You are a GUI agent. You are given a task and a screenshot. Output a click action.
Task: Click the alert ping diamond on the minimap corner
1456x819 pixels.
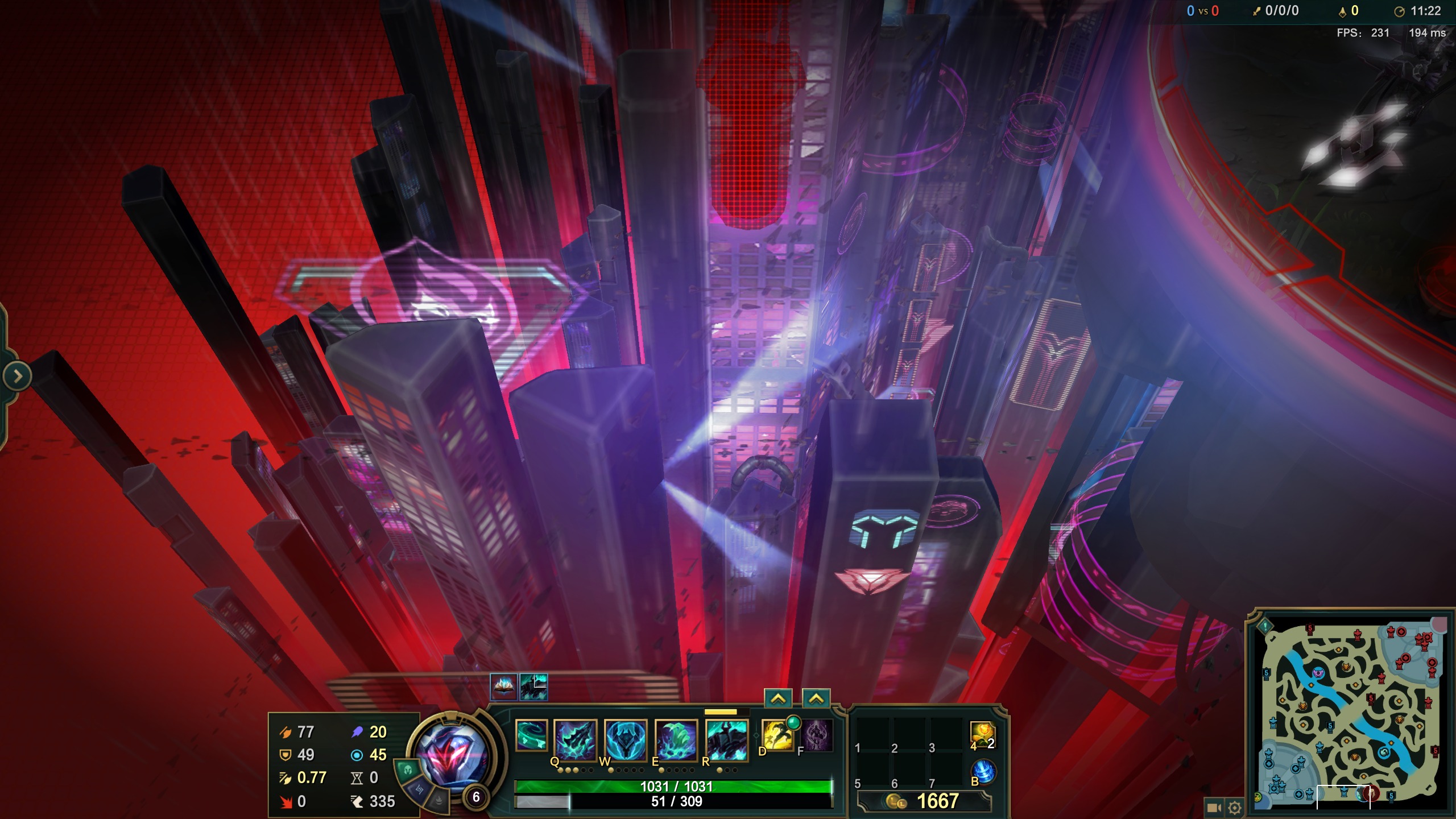pyautogui.click(x=1265, y=626)
